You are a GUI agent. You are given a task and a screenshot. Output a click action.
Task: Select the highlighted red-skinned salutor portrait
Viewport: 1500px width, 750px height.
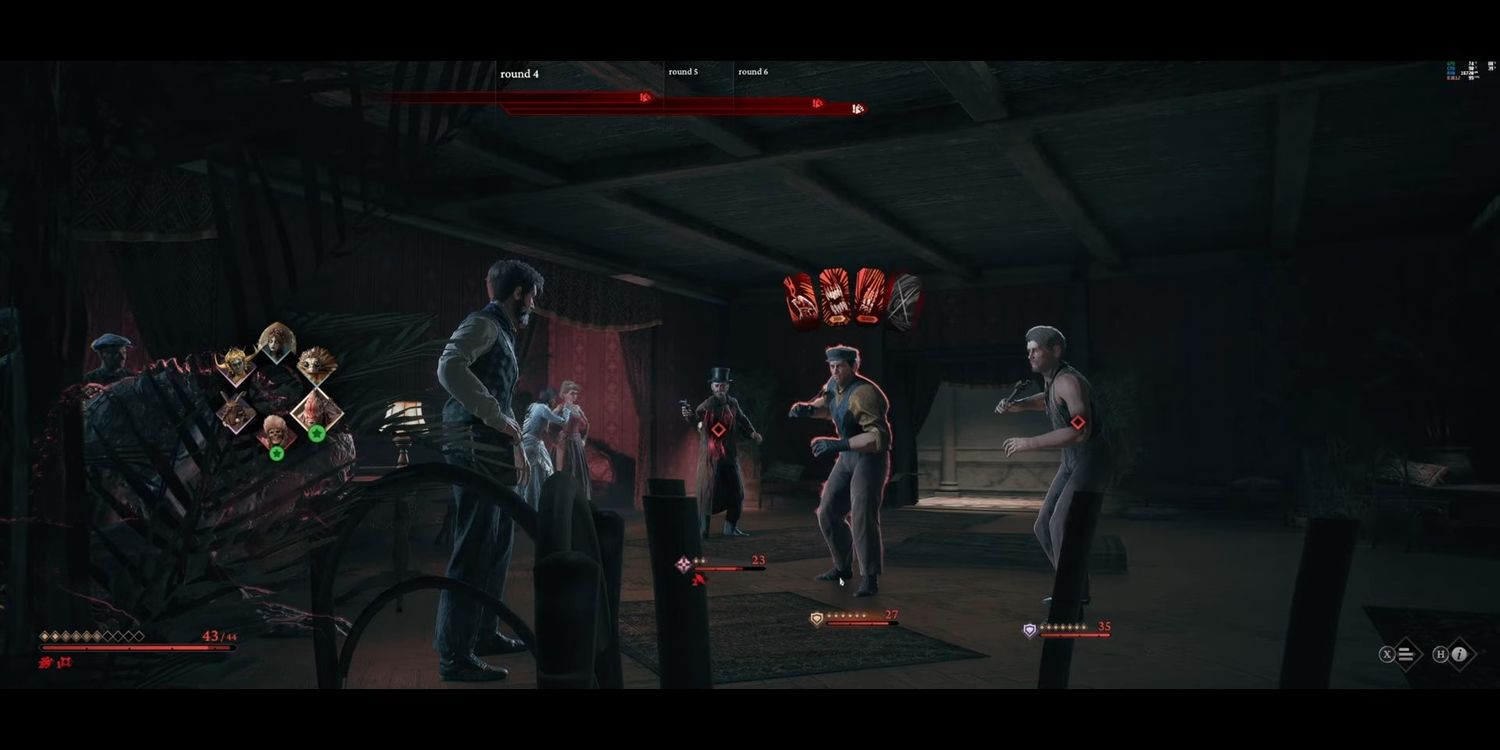(x=317, y=410)
